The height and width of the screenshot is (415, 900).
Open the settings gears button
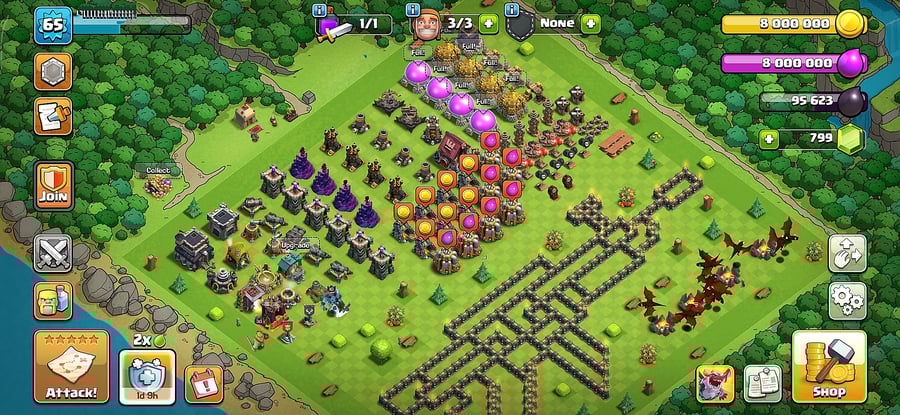tap(847, 299)
